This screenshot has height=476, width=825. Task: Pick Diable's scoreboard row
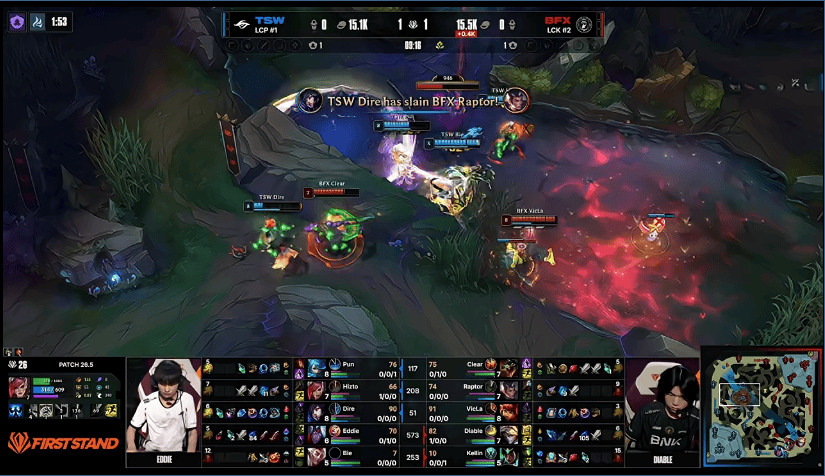470,432
